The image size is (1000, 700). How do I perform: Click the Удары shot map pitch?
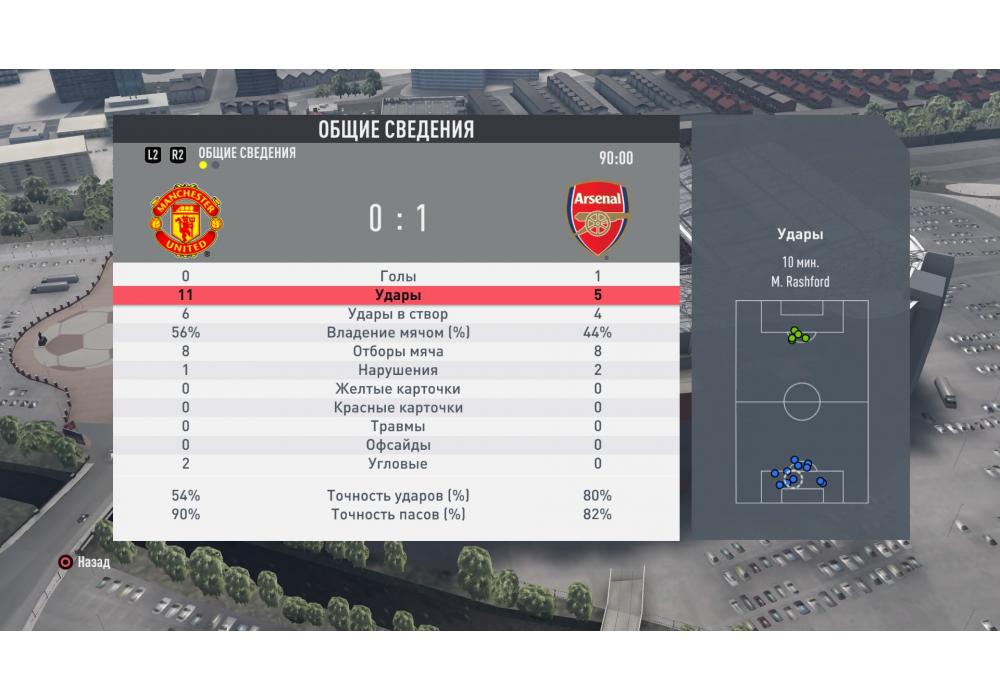pos(801,402)
